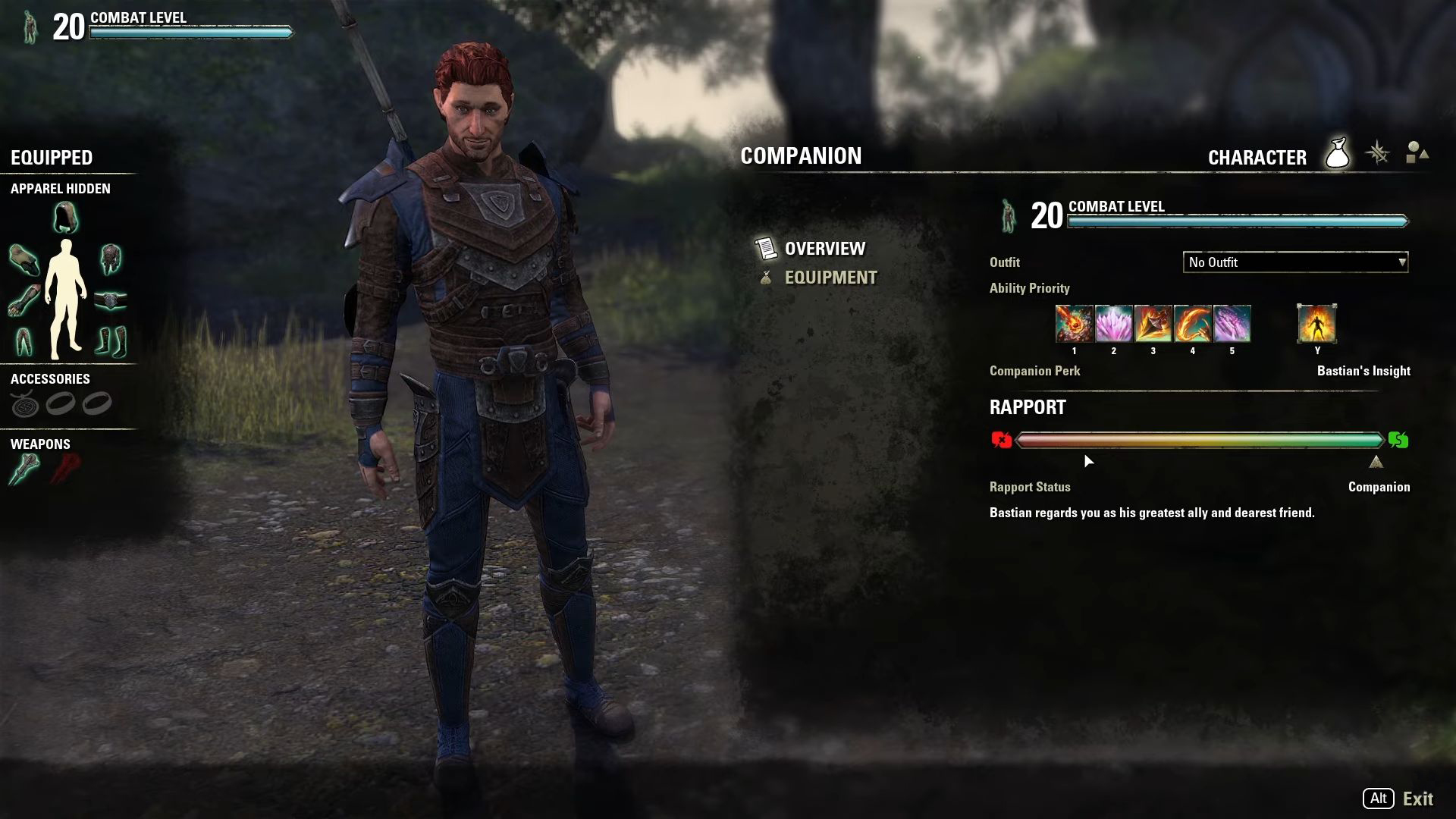This screenshot has width=1456, height=819.
Task: Select the purple shards ability in slot 5
Action: click(1232, 324)
